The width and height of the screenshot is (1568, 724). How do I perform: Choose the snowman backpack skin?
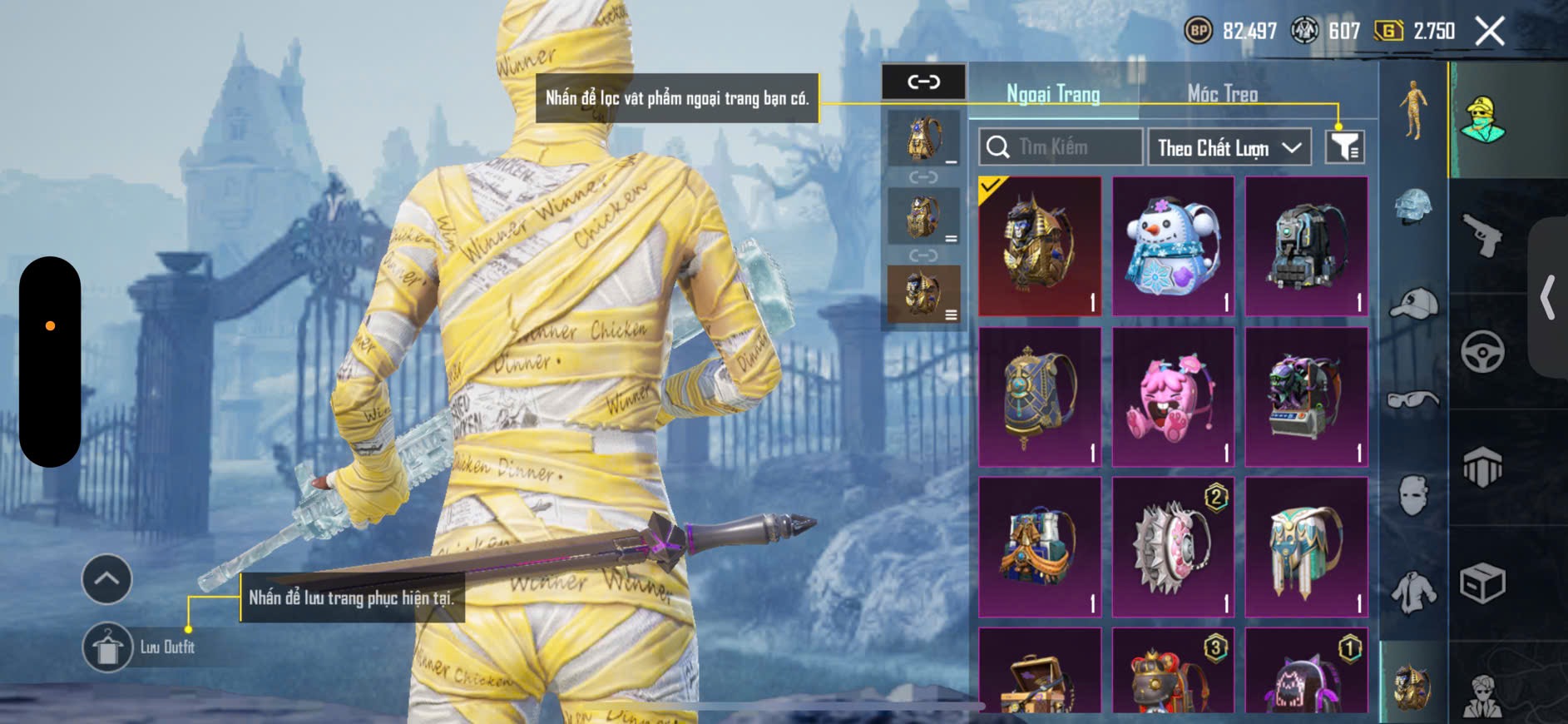point(1173,245)
